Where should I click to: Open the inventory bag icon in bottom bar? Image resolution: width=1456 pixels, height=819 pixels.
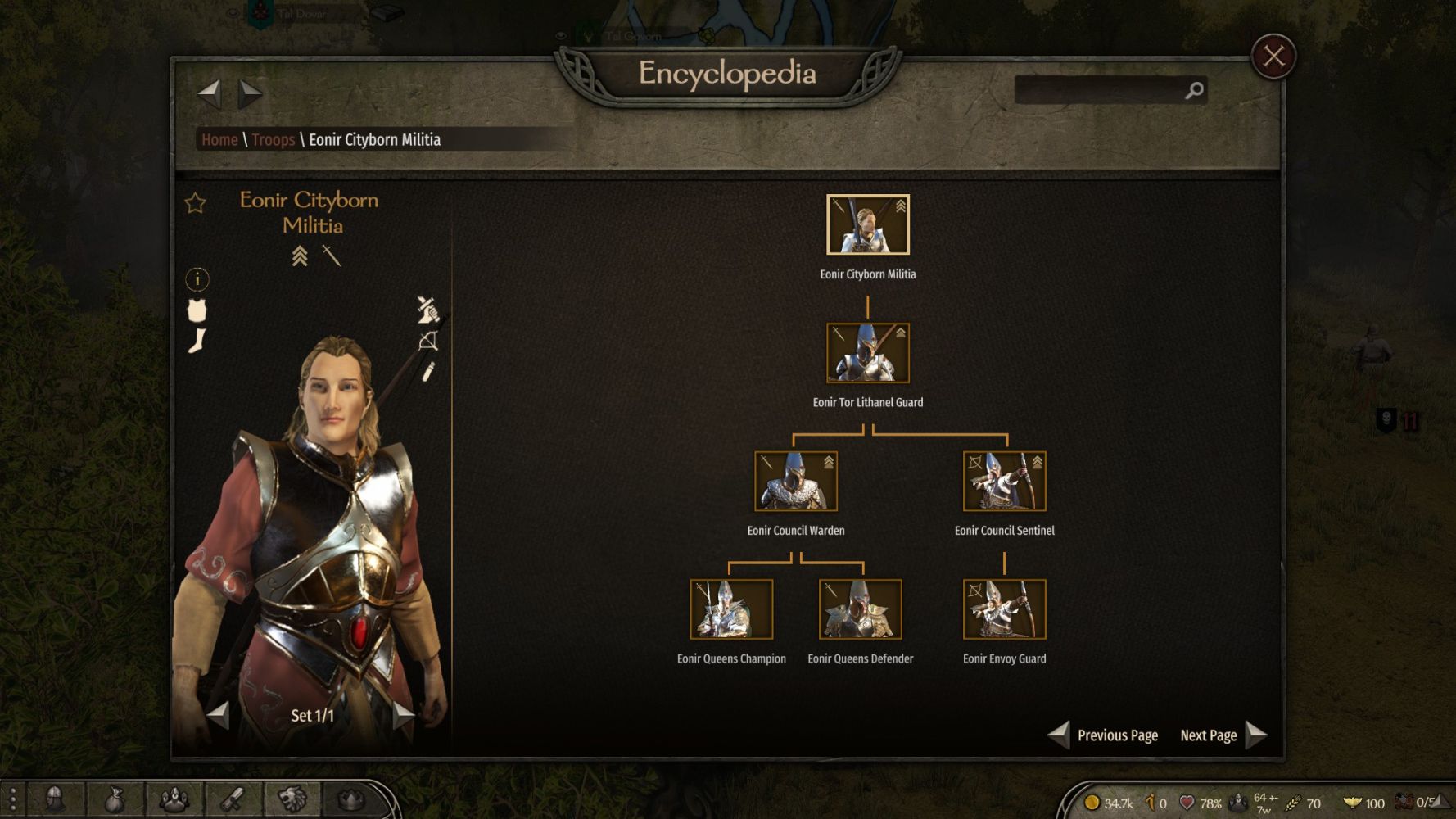pos(115,799)
